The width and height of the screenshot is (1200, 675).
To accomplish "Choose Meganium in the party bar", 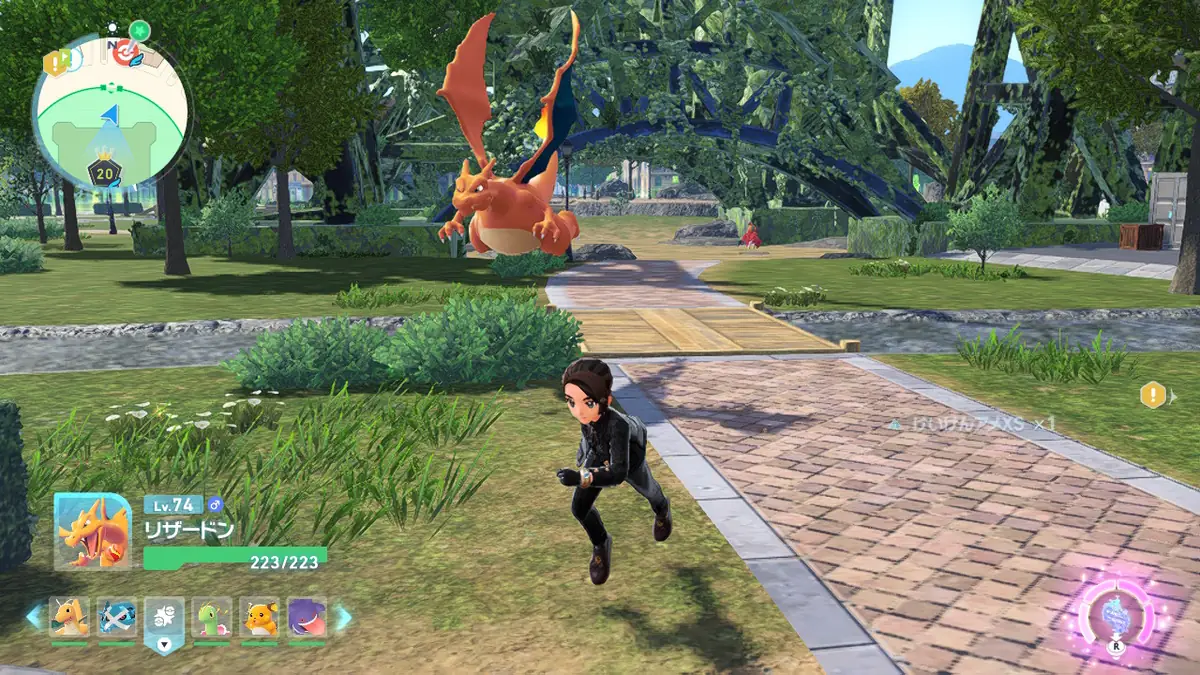I will point(212,617).
